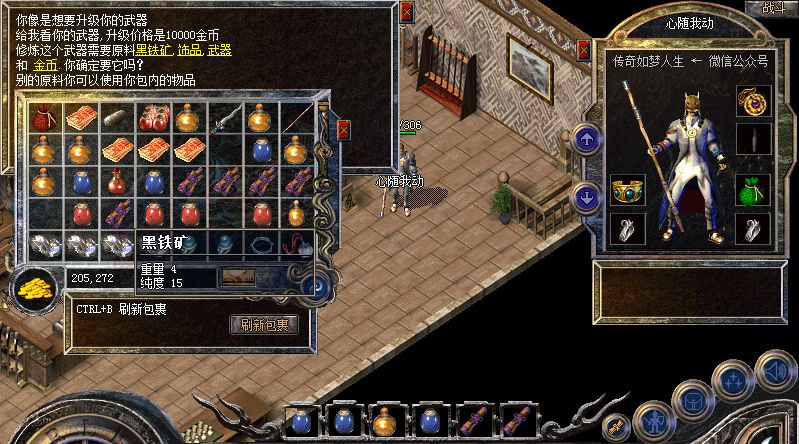799x444 pixels.
Task: Click the 刷新包裹 refresh bag button
Action: pos(265,325)
